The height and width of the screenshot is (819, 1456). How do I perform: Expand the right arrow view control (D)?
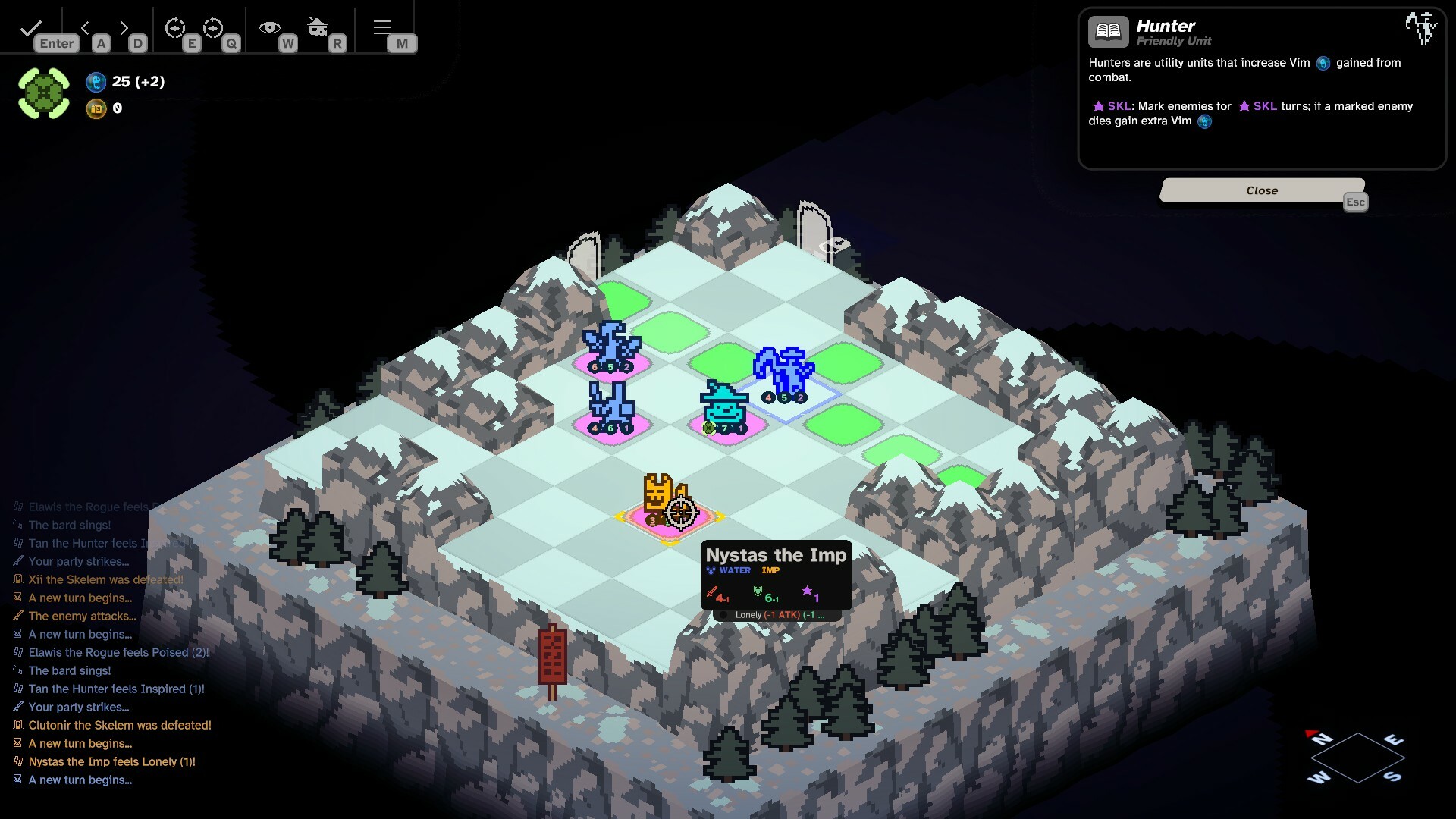click(124, 27)
